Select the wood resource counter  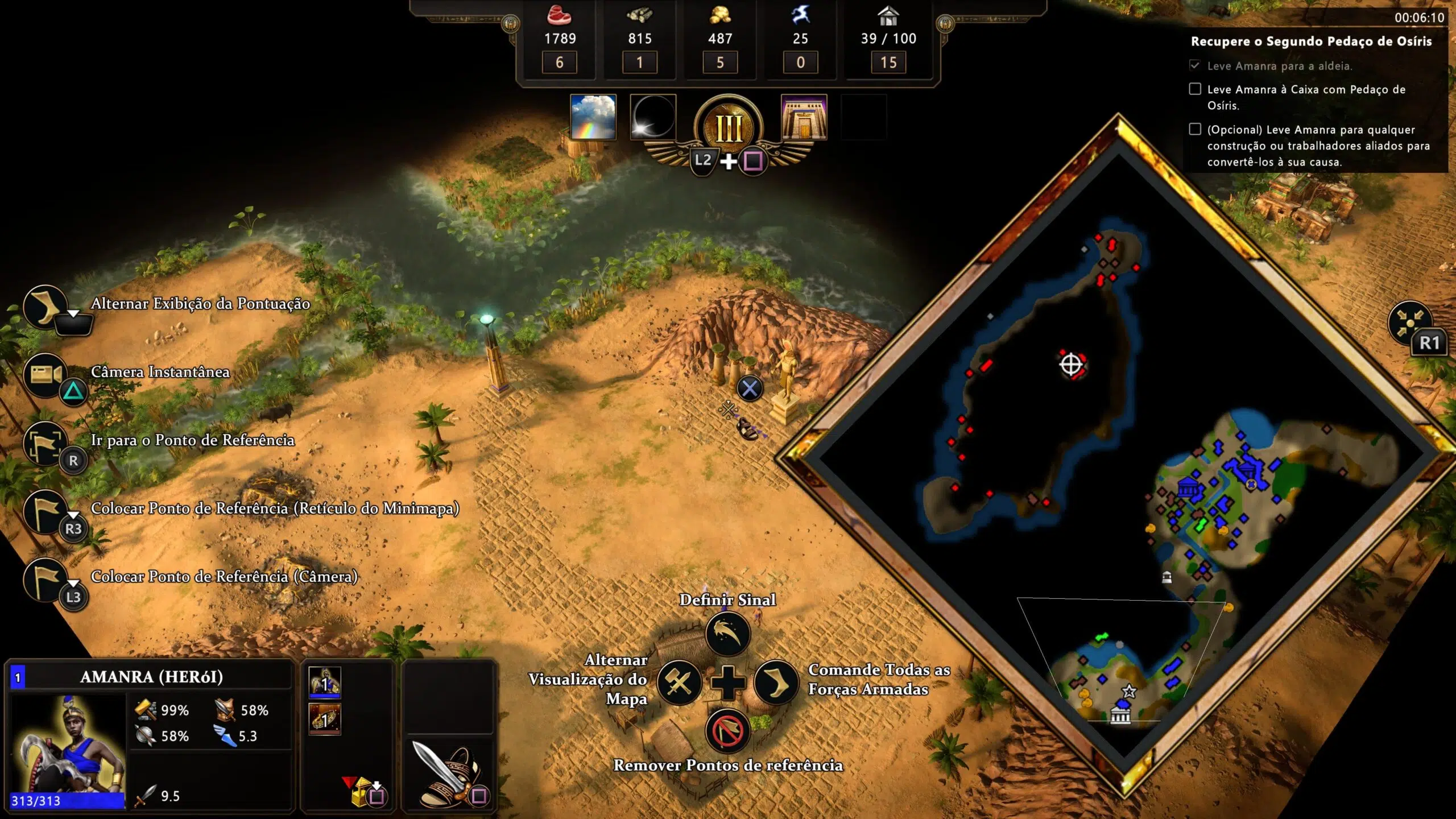(639, 39)
